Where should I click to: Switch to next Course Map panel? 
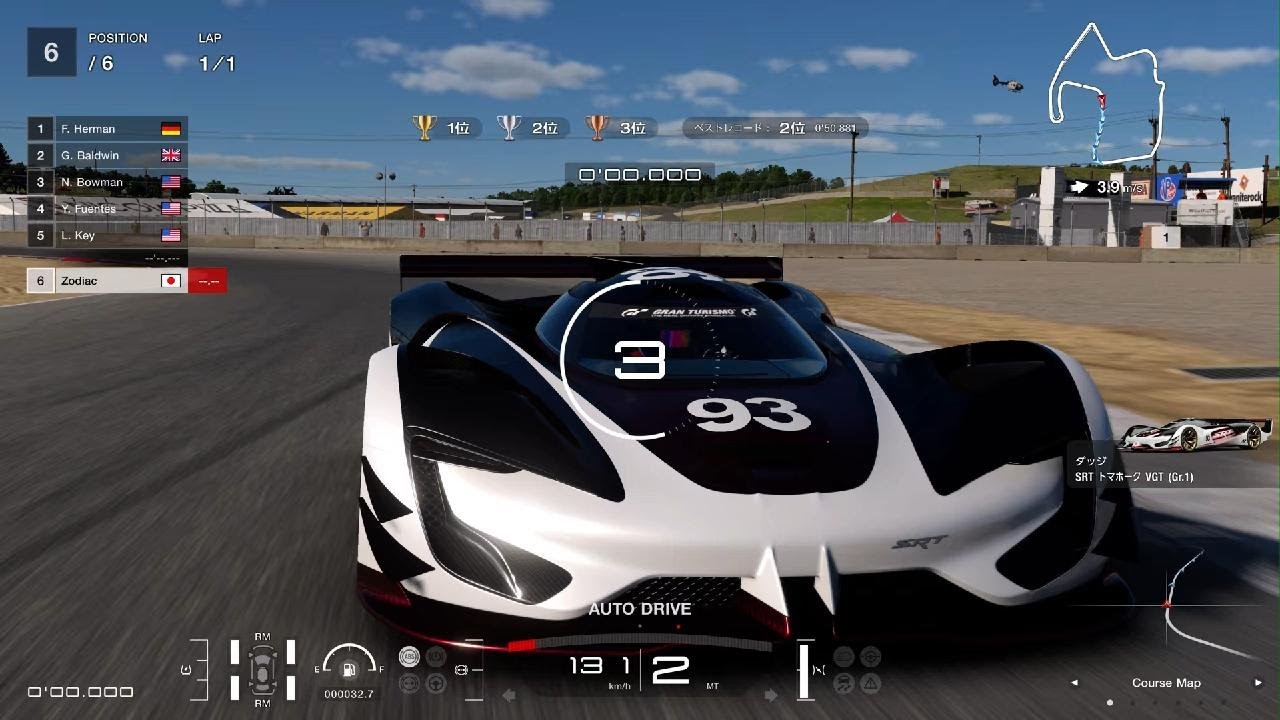click(x=1258, y=683)
